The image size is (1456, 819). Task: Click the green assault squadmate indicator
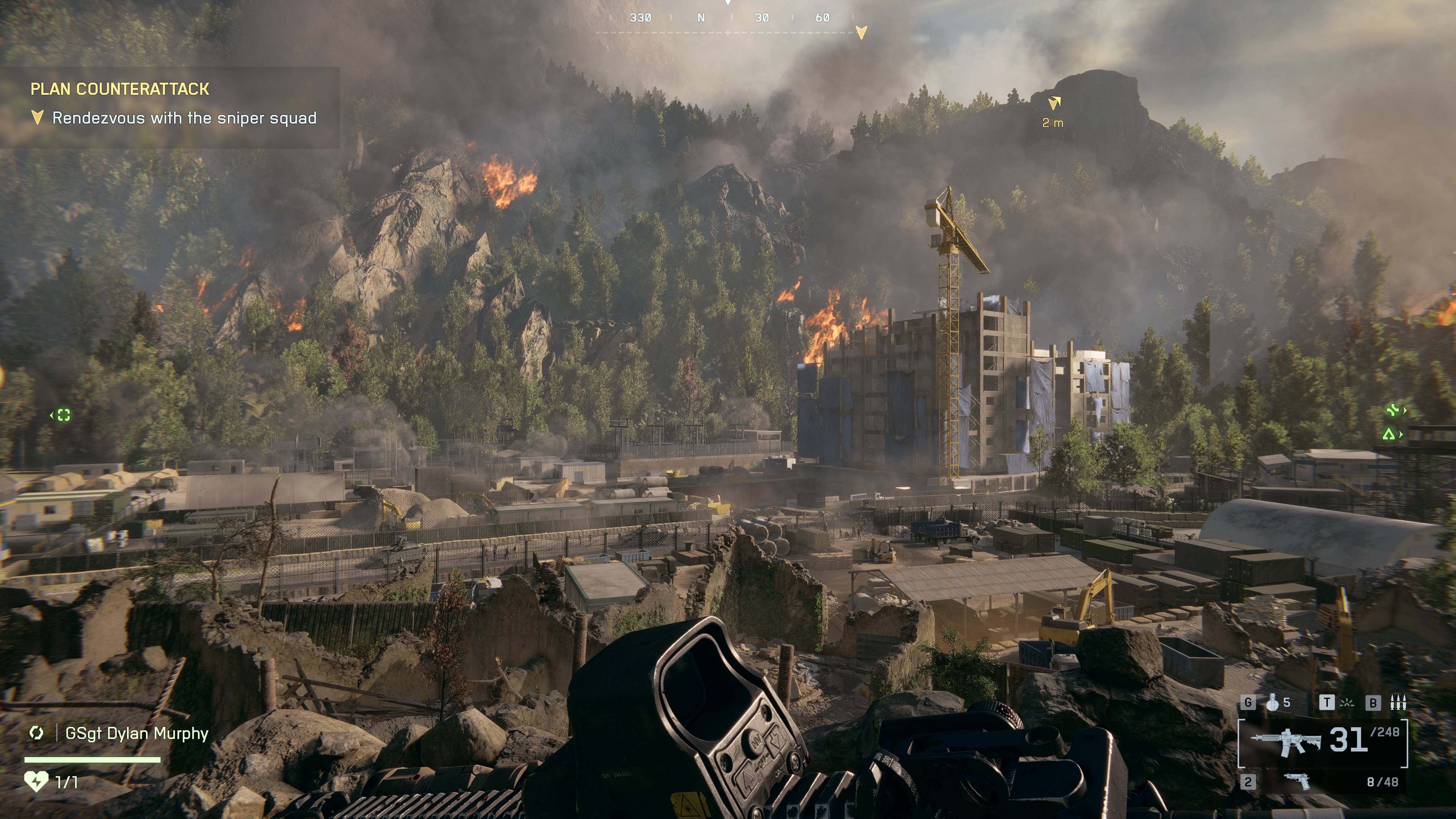(x=1389, y=434)
